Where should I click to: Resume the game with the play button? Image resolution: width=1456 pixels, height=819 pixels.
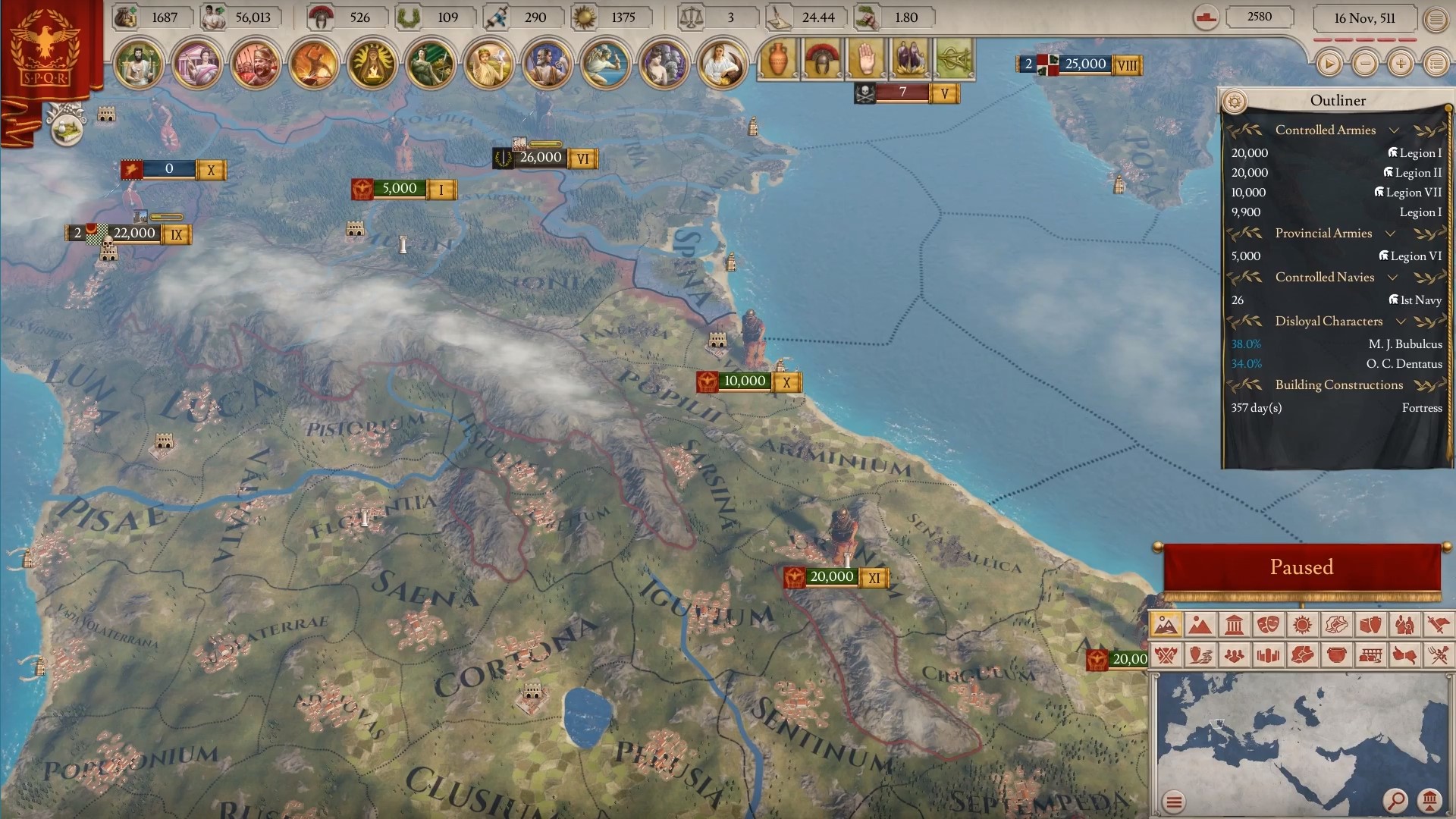click(1329, 64)
